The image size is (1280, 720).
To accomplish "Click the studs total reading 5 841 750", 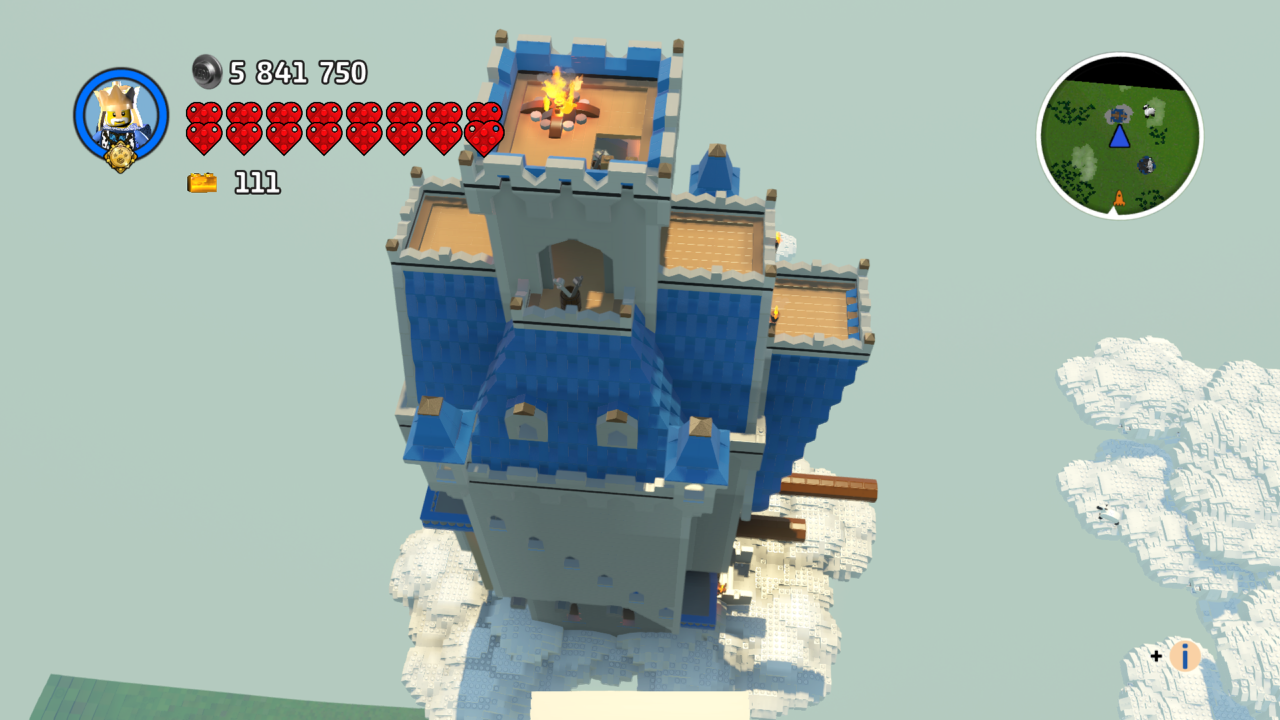I will click(x=297, y=71).
